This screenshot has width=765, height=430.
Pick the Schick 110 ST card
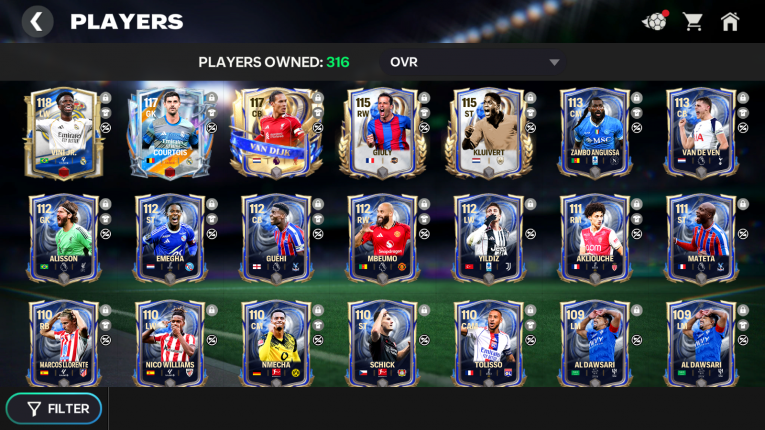pos(381,343)
